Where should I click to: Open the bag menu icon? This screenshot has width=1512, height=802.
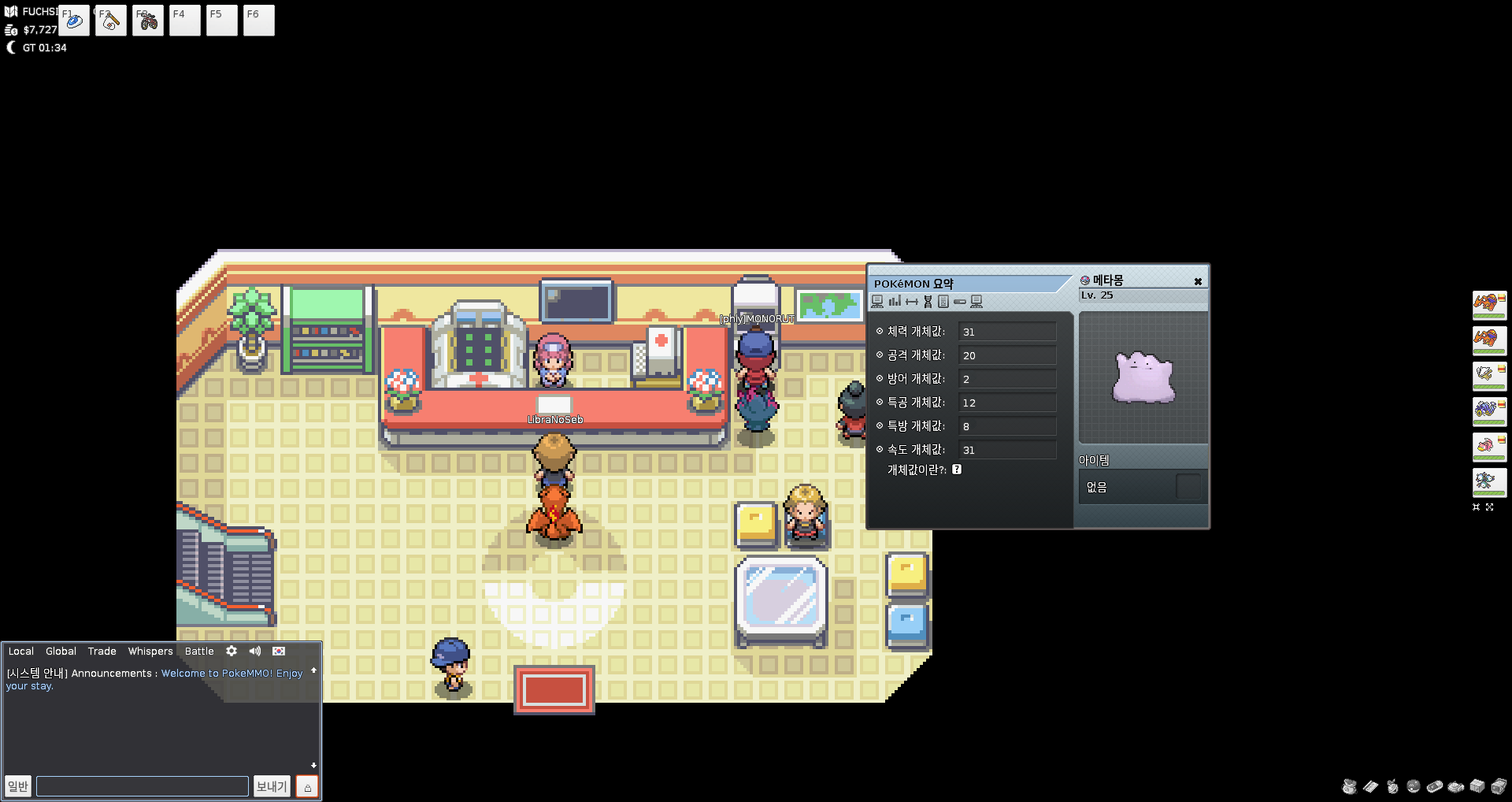[x=1349, y=786]
